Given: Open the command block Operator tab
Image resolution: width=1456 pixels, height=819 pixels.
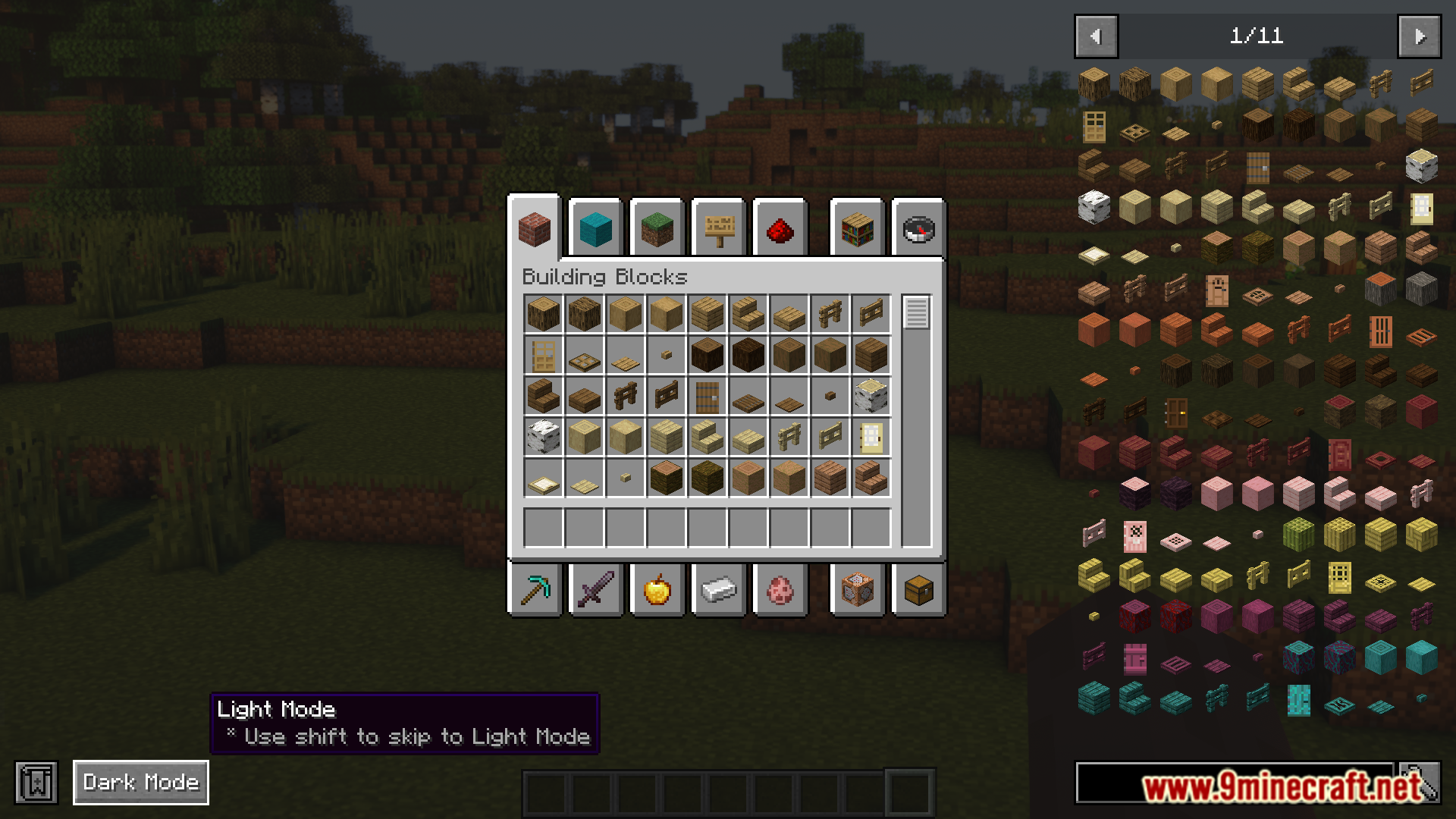Looking at the screenshot, I should point(857,589).
